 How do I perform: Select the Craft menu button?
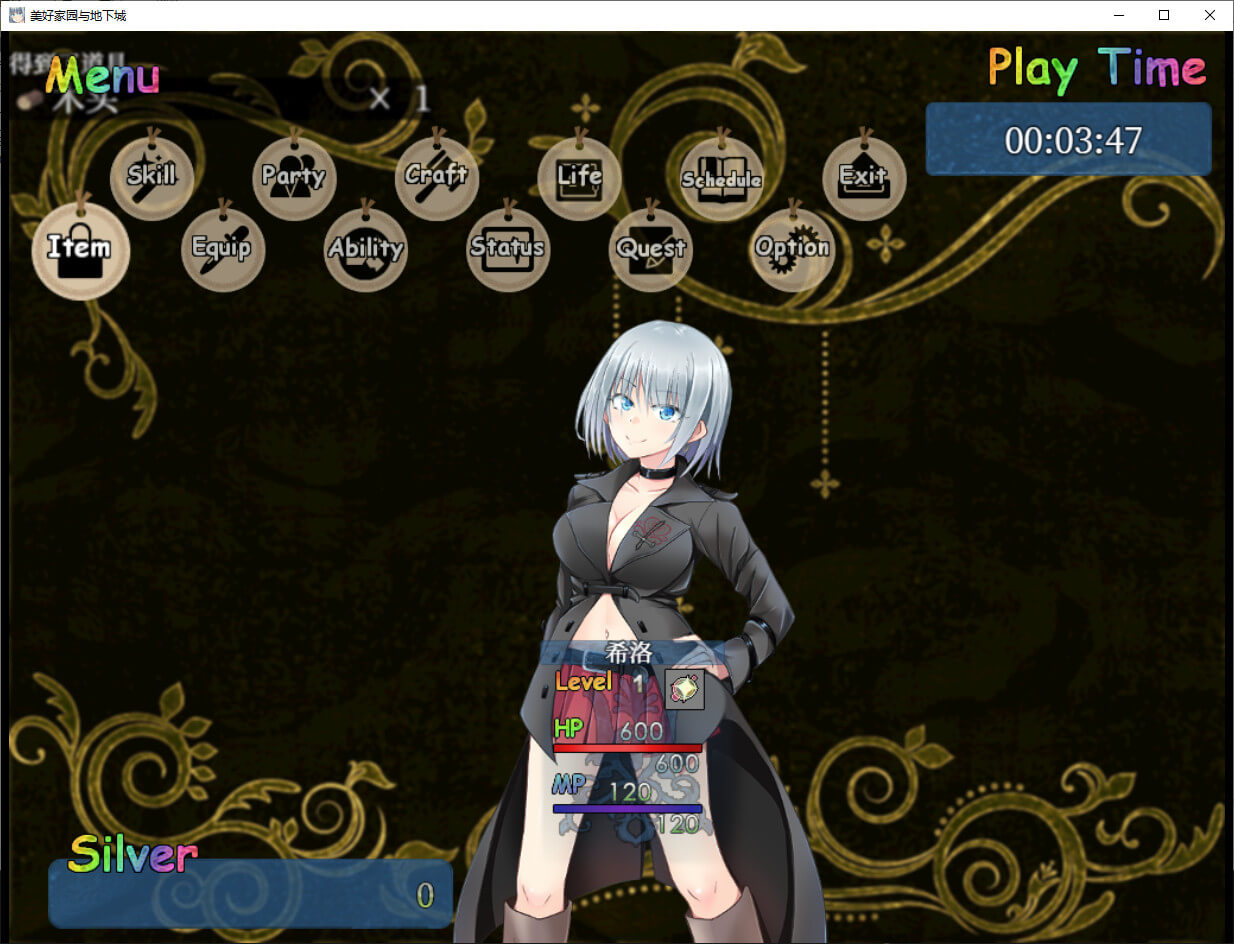pyautogui.click(x=437, y=178)
